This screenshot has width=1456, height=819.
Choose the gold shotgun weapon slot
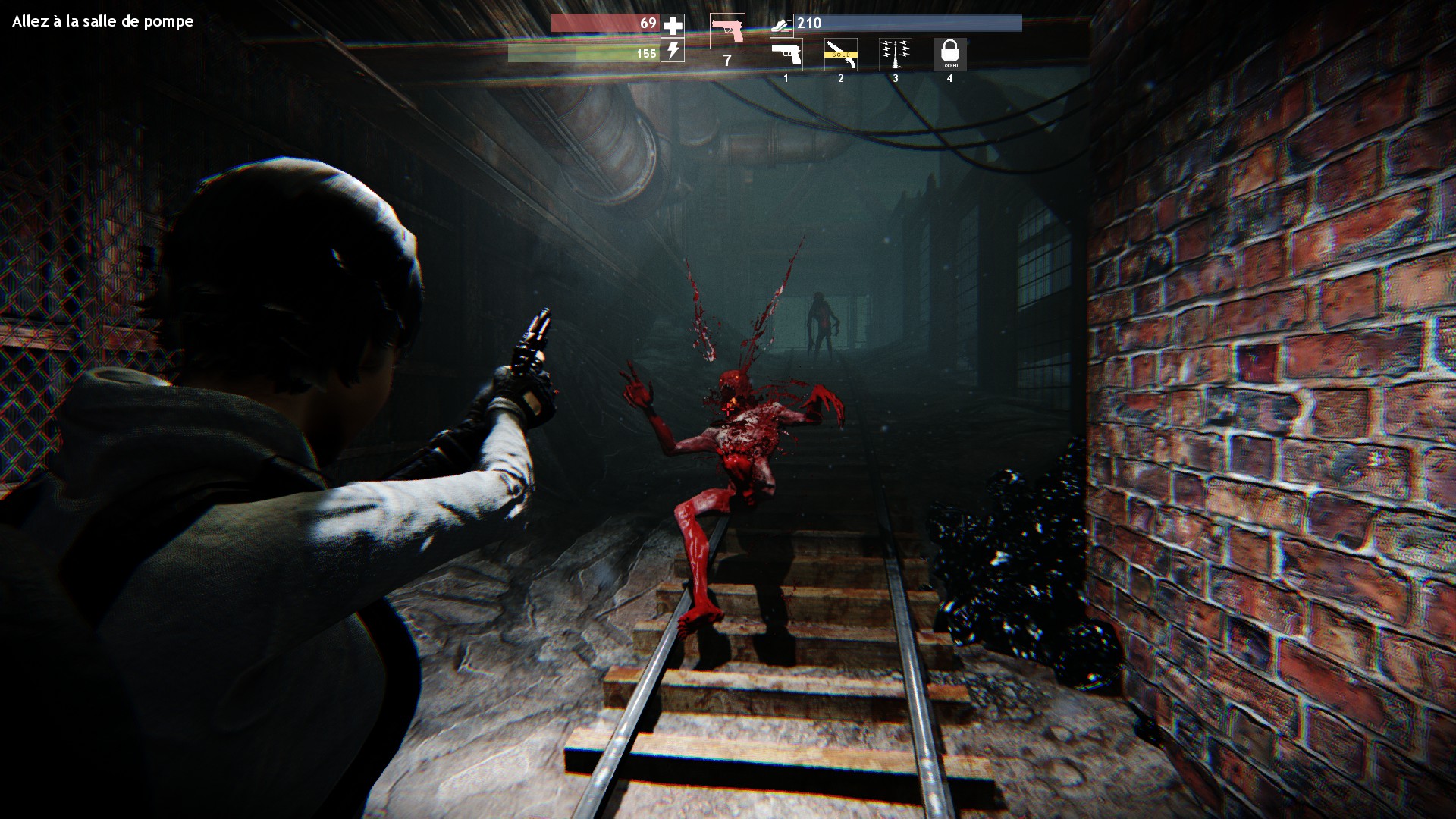(840, 55)
